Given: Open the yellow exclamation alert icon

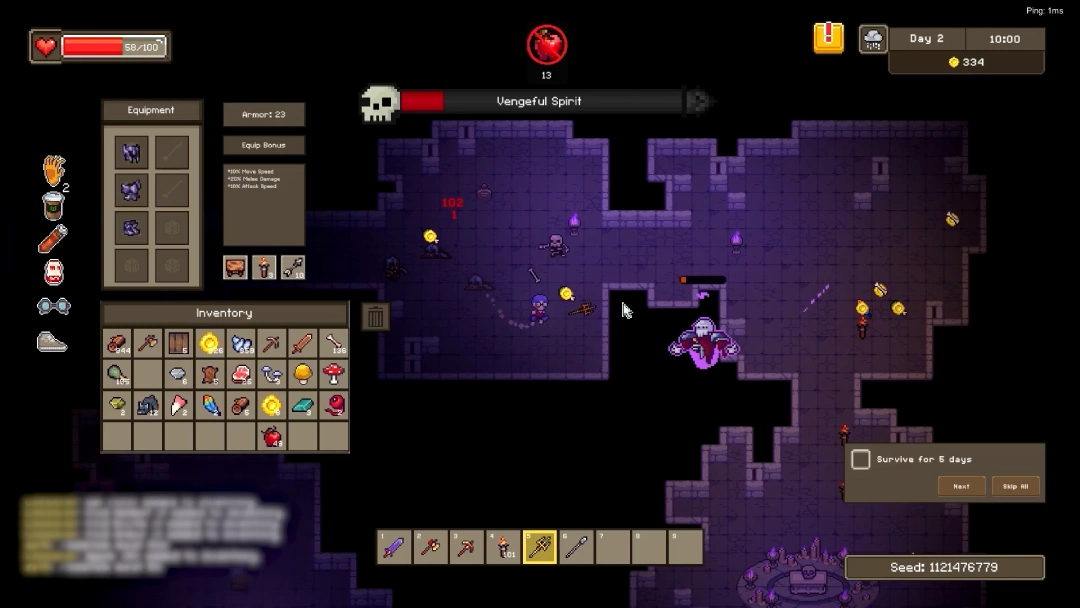Looking at the screenshot, I should coord(828,38).
